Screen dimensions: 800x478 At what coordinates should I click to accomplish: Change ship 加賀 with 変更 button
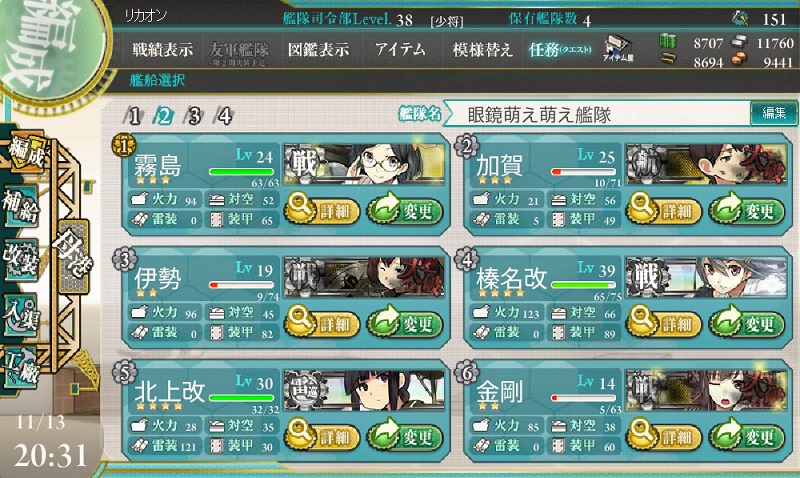(x=746, y=211)
